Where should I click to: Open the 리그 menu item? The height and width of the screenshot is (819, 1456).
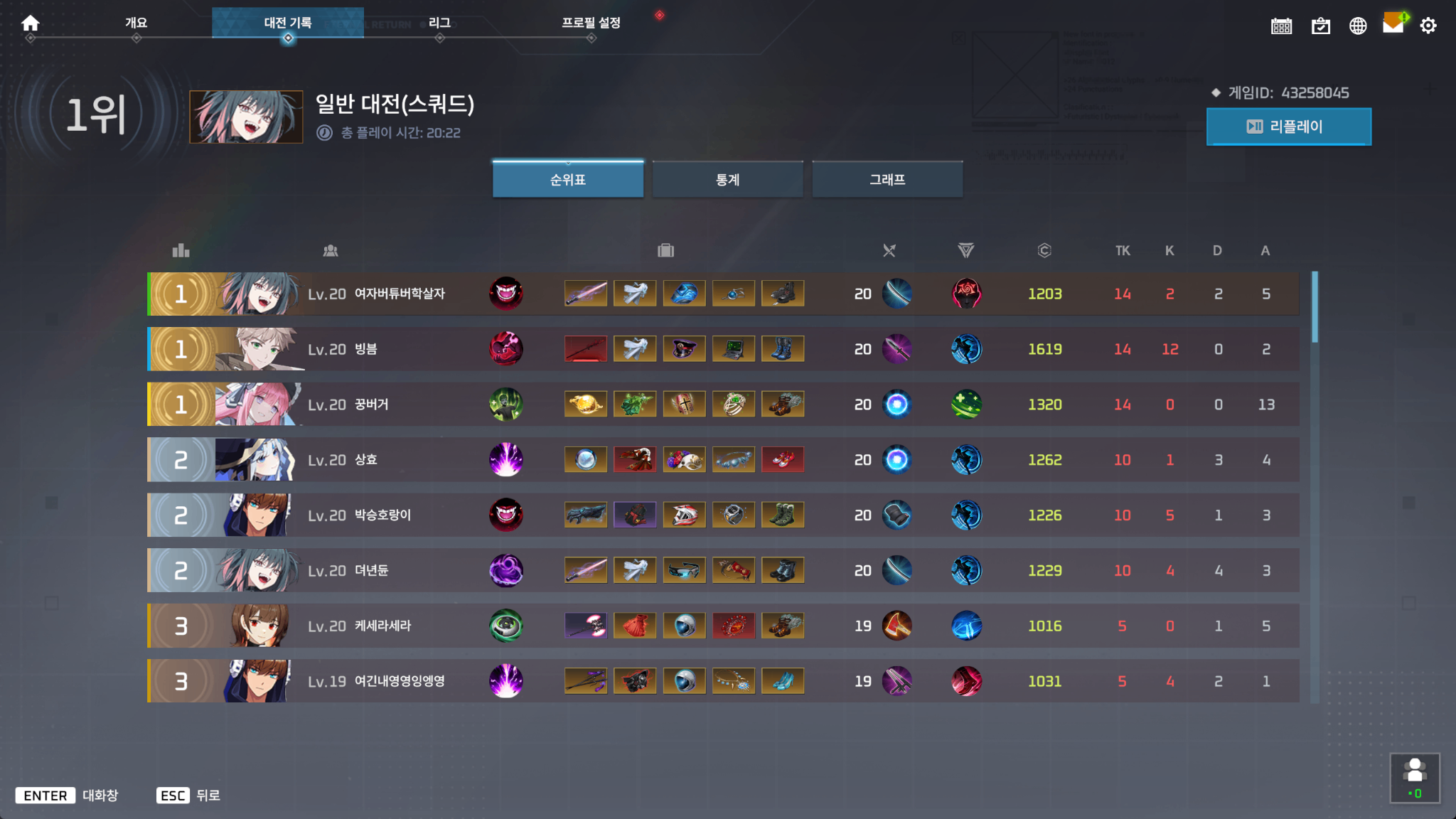(x=440, y=22)
